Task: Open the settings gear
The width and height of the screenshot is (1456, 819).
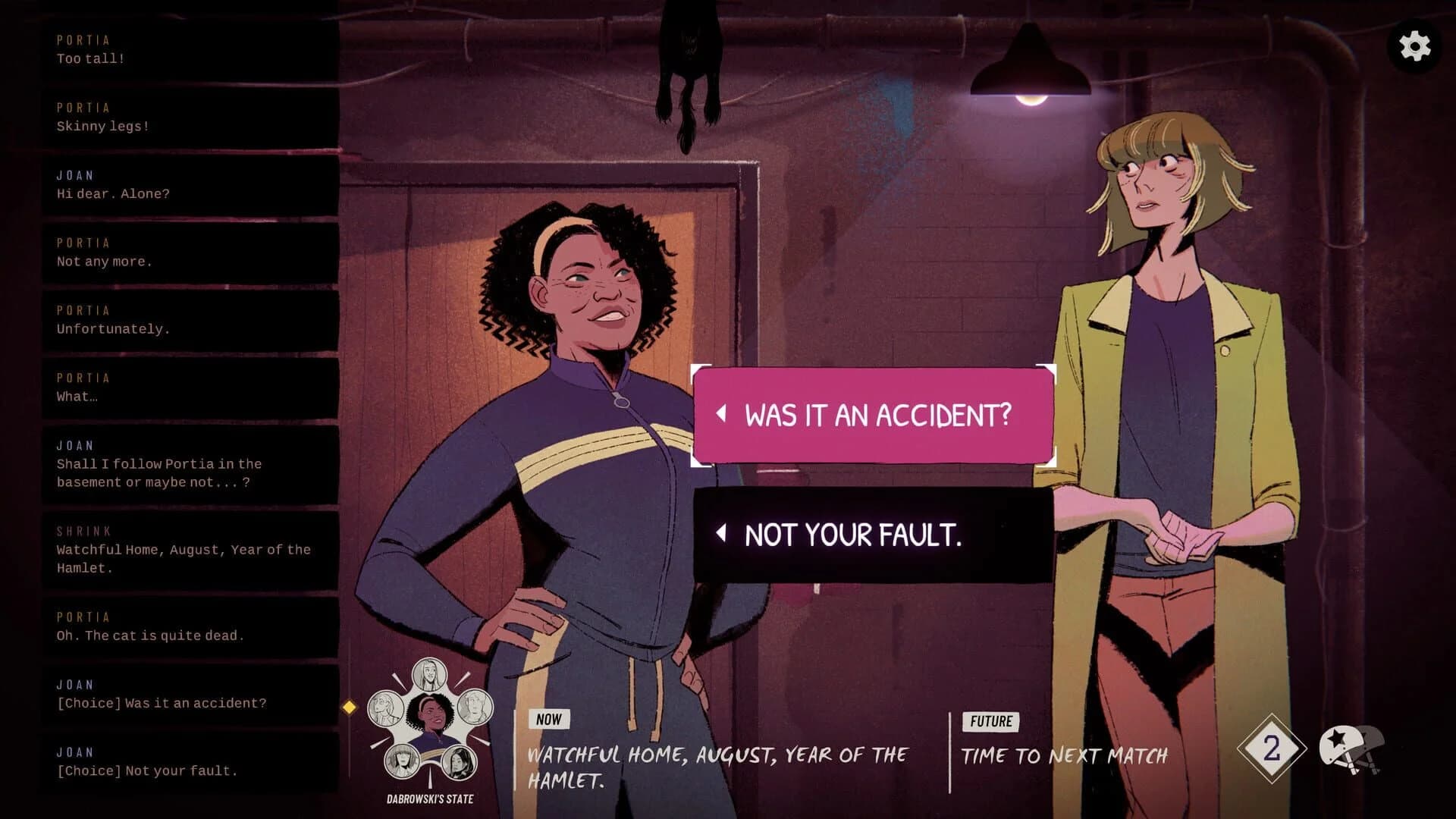Action: click(1415, 47)
